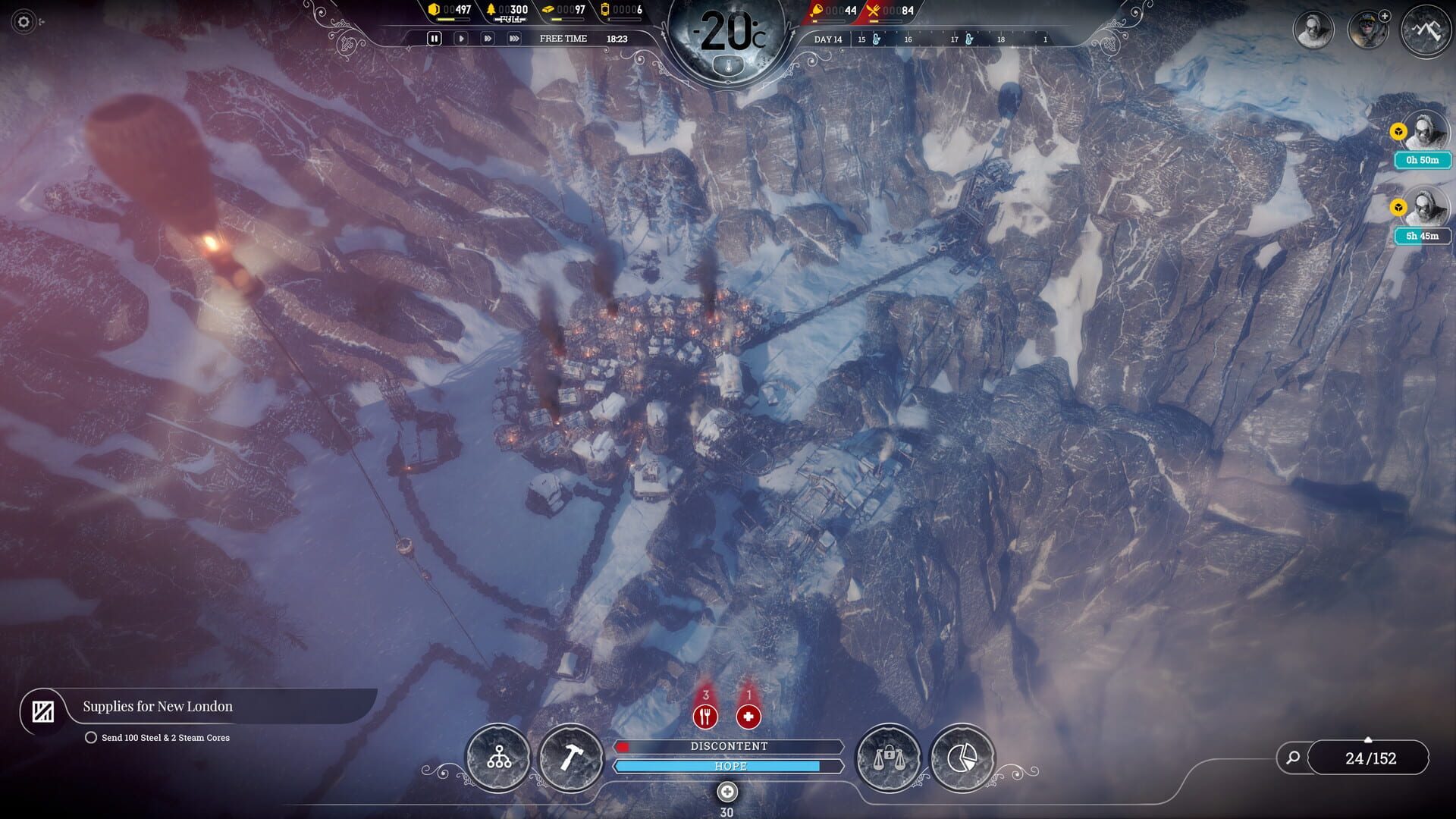Viewport: 1456px width, 819px height.
Task: Open the settings gear in top-left corner
Action: coord(23,23)
